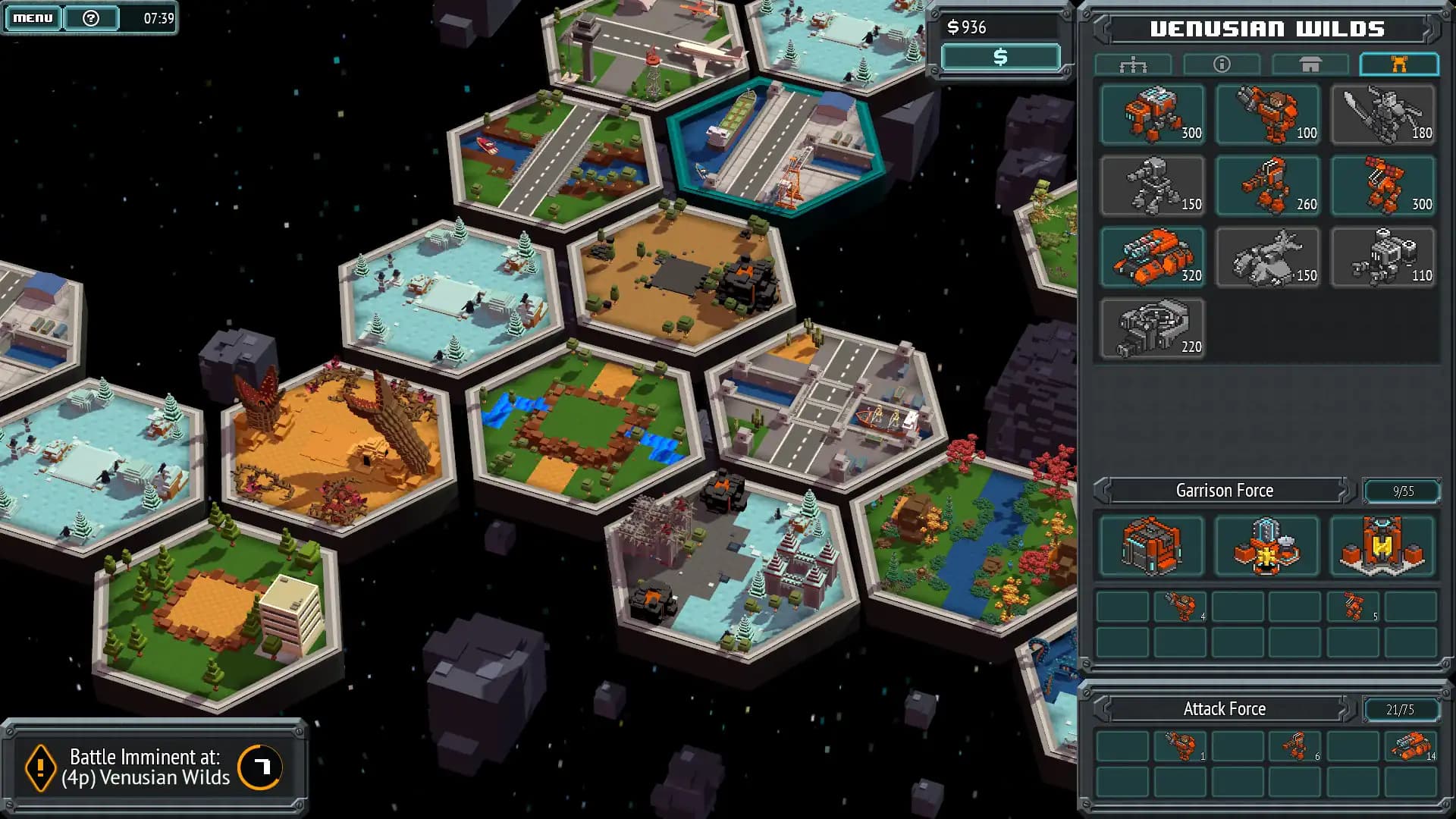Select the 110-cost gray support mech
Screen dimensions: 1456x819
click(x=1382, y=258)
